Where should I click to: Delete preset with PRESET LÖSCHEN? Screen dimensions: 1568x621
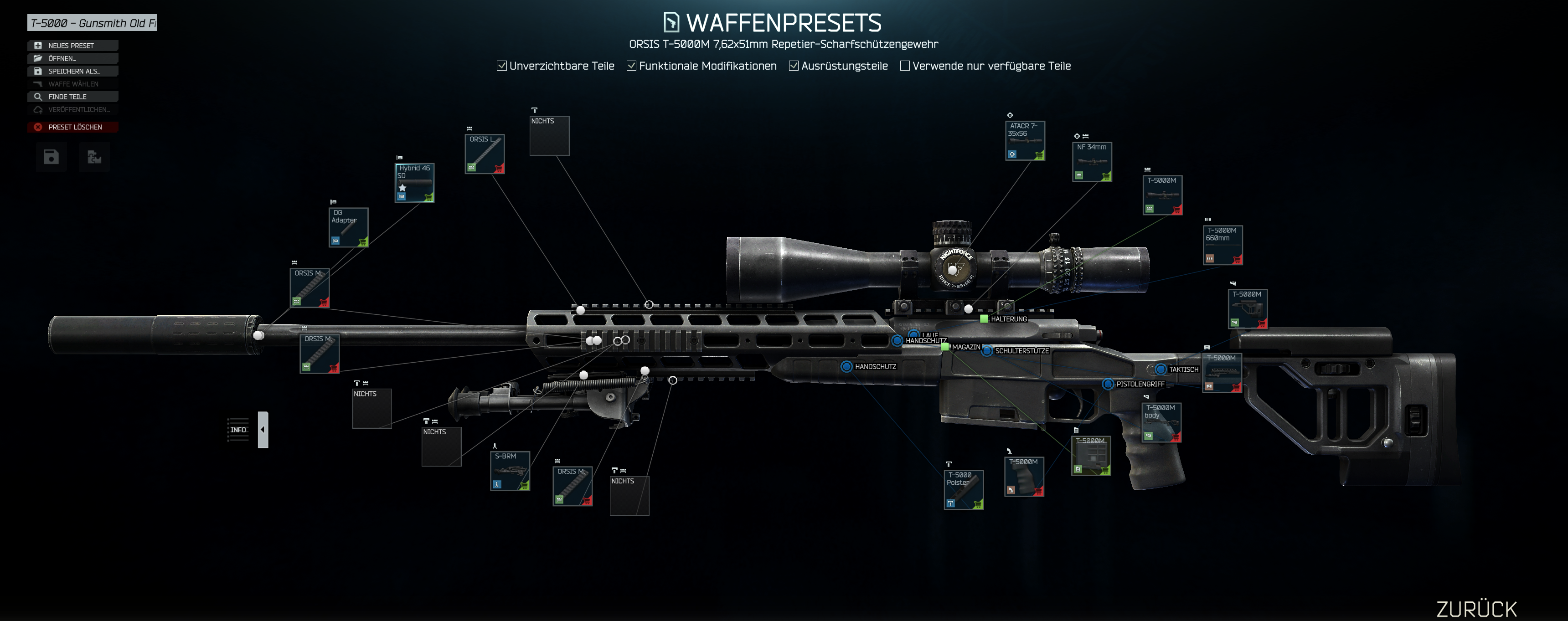[72, 127]
